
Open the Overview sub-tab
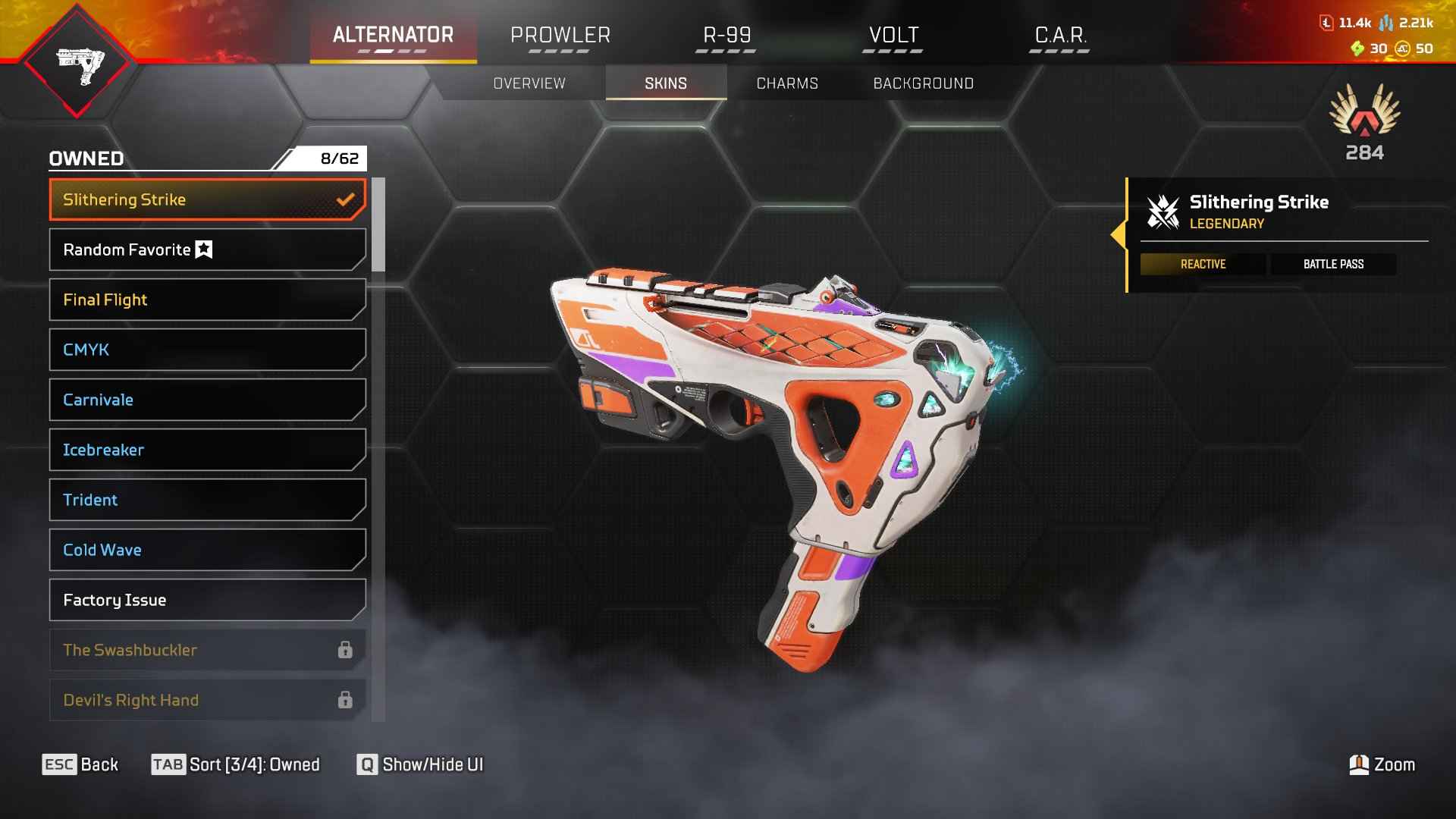click(x=529, y=83)
